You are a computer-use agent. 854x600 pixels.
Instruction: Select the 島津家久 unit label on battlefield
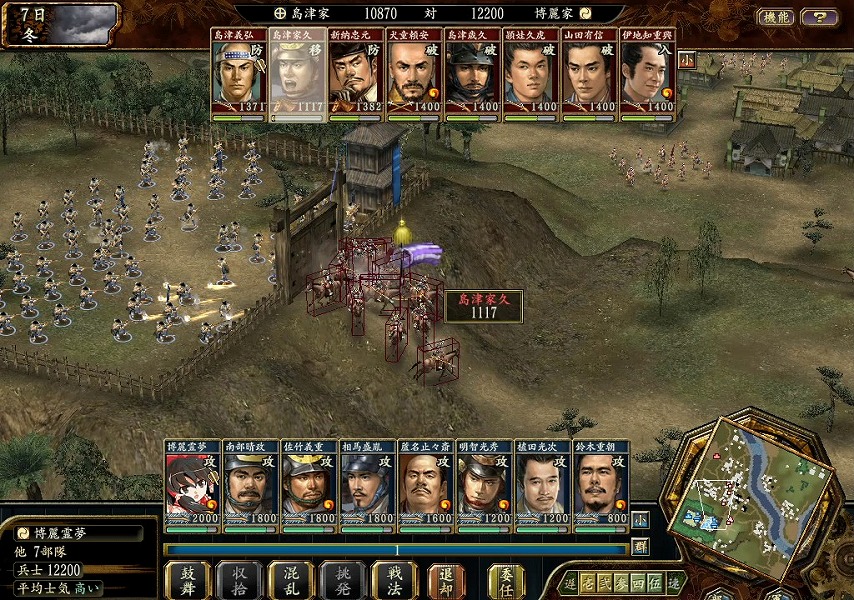click(484, 306)
